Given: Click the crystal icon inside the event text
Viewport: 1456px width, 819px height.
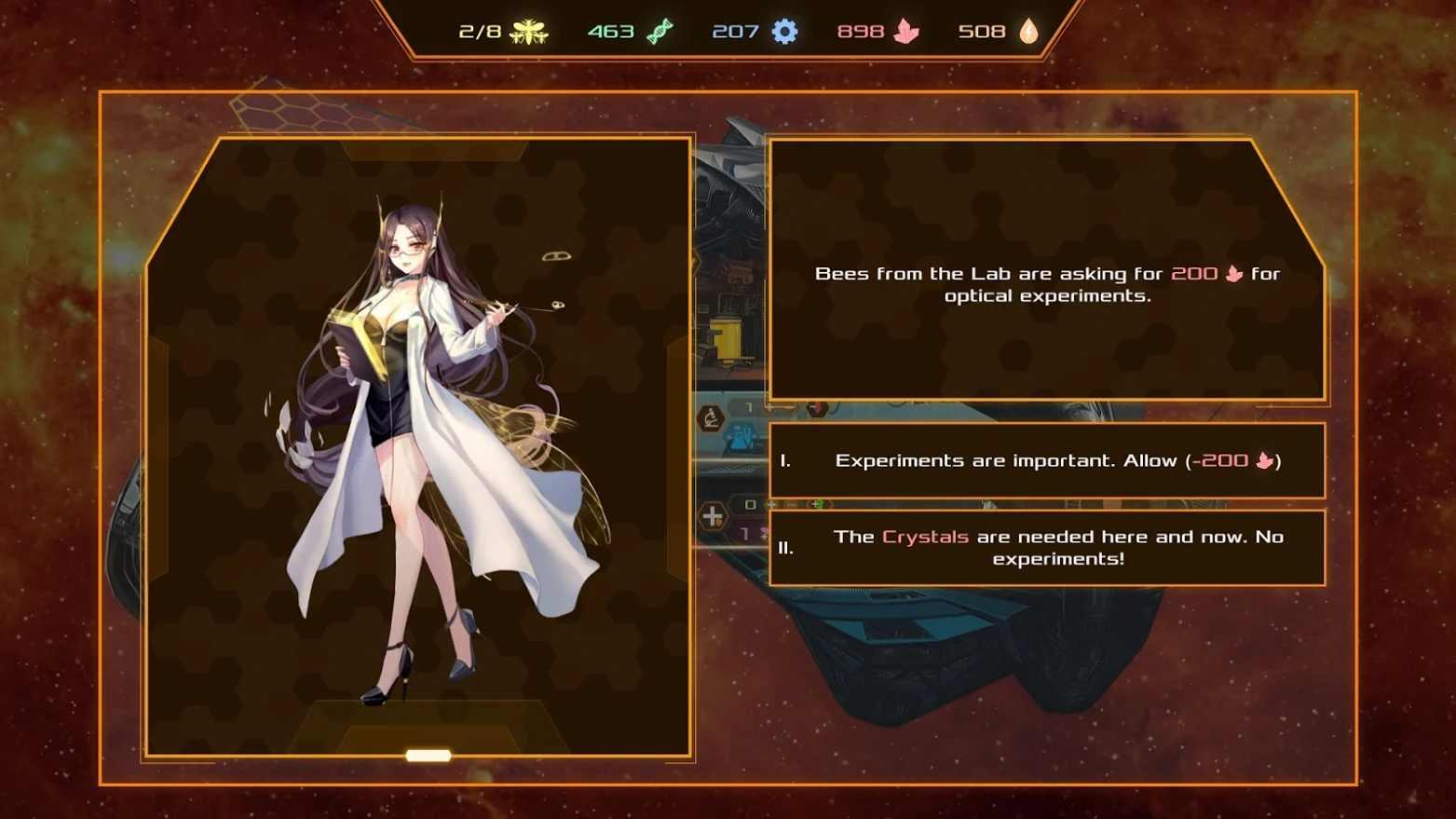Looking at the screenshot, I should click(x=1234, y=273).
